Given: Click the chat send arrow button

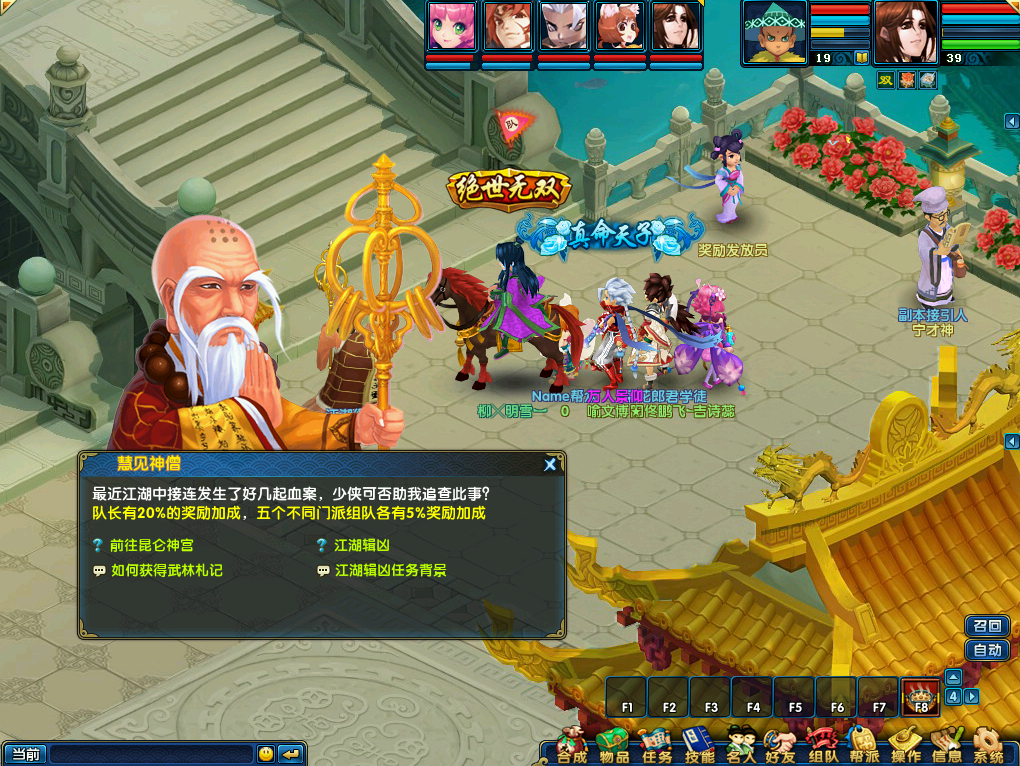Looking at the screenshot, I should (291, 754).
